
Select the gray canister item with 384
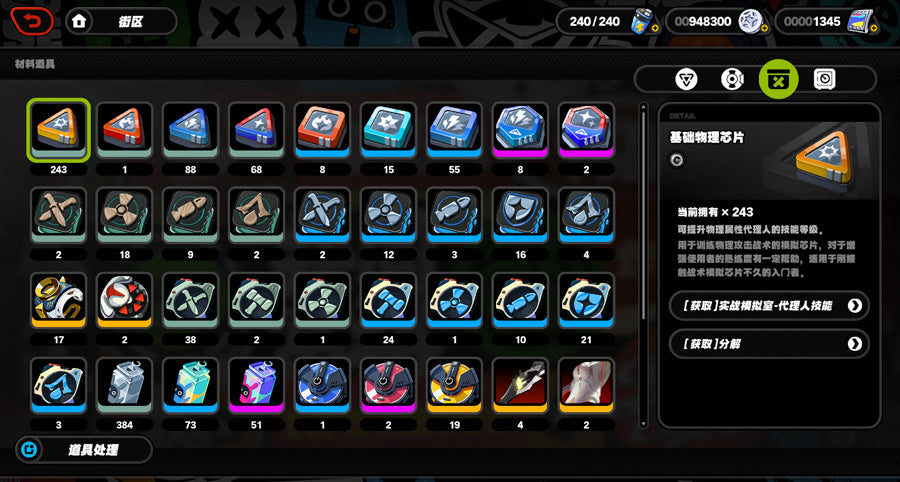pos(125,385)
